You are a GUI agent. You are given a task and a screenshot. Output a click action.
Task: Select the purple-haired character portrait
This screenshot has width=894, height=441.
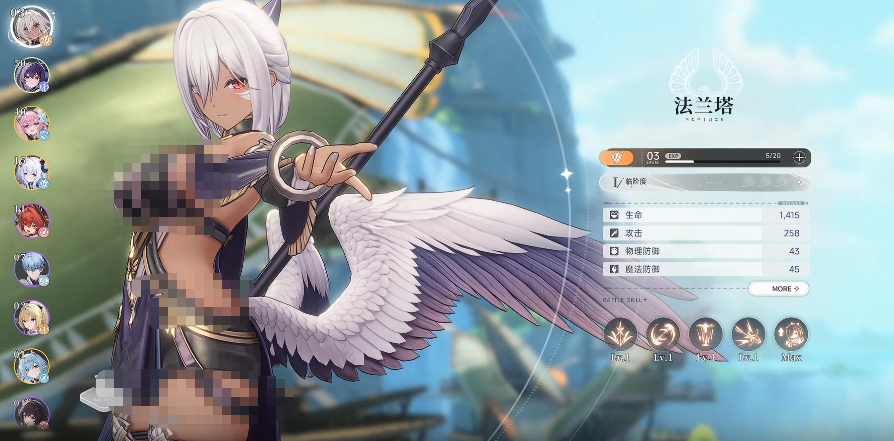[x=31, y=77]
